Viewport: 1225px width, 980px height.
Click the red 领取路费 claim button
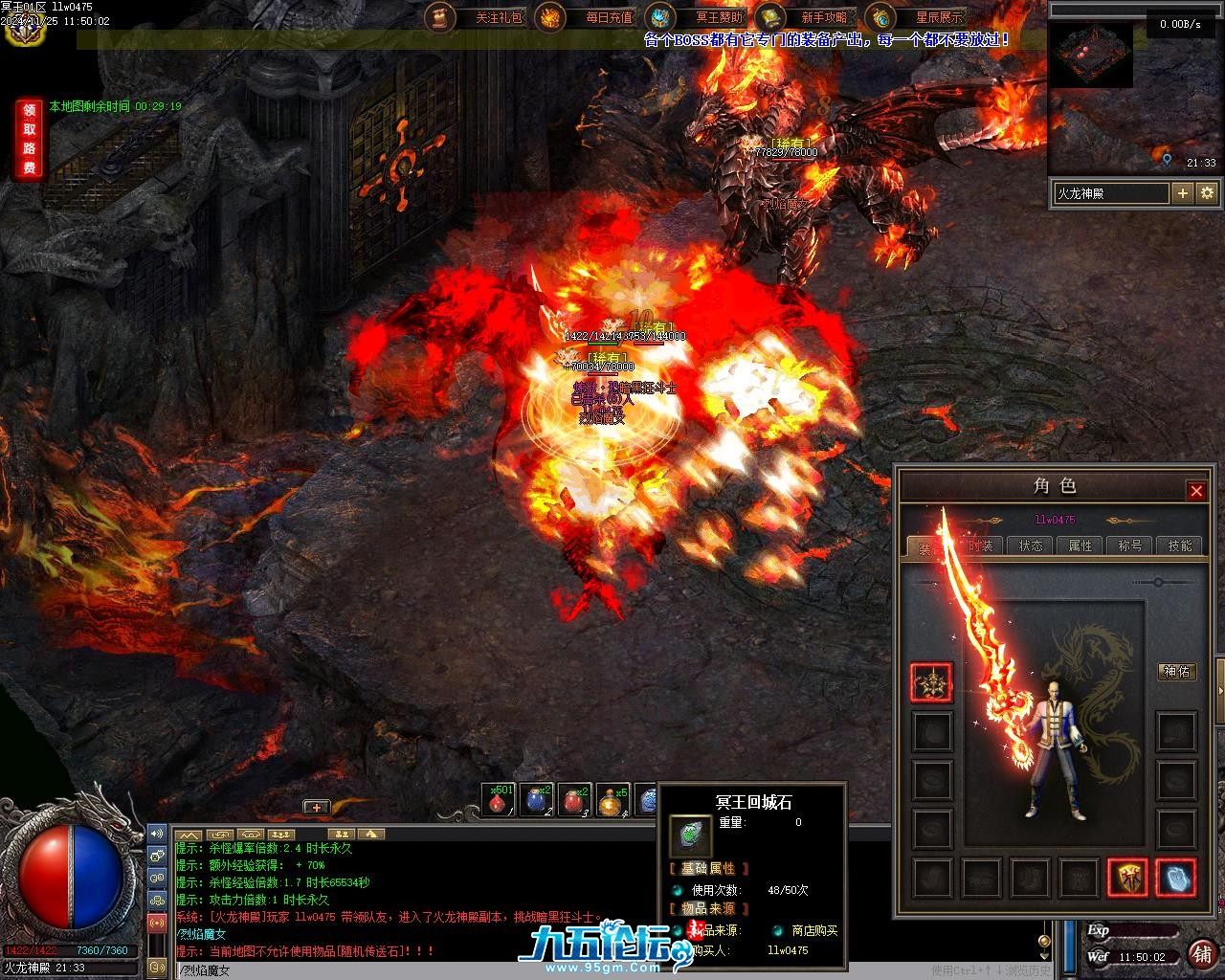tap(30, 139)
